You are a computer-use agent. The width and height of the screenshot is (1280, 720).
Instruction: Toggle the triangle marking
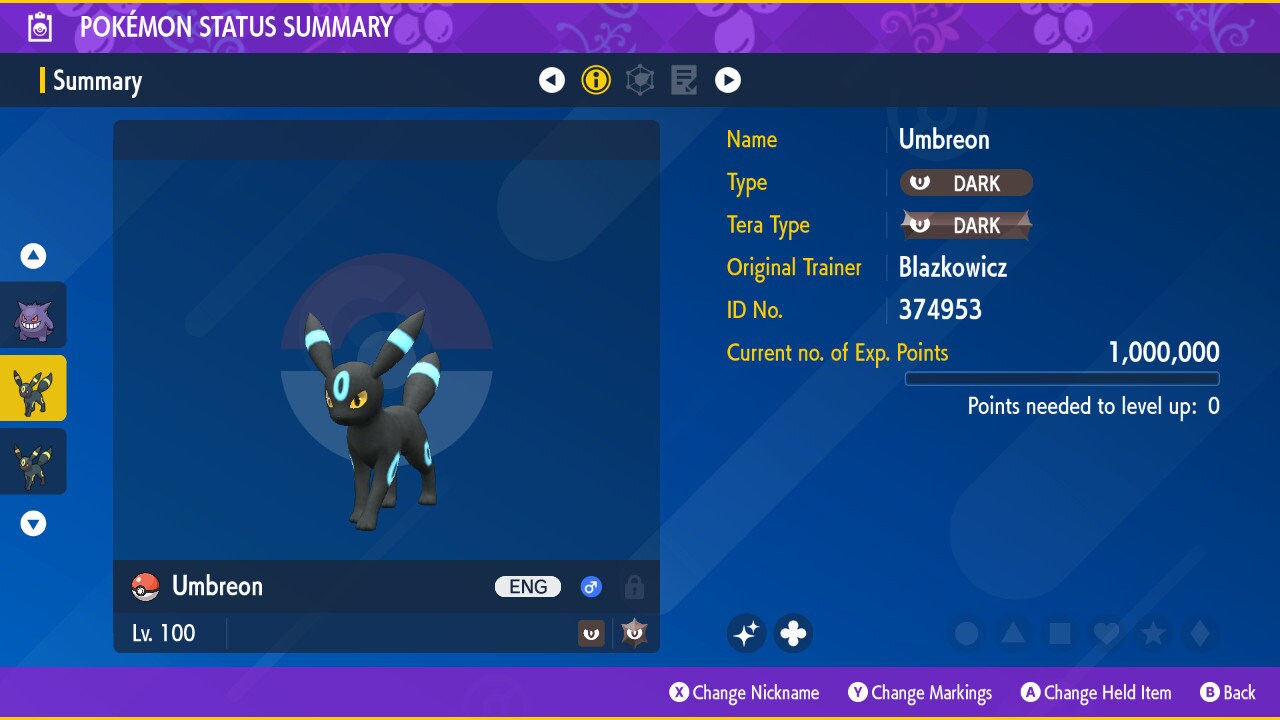point(1013,633)
